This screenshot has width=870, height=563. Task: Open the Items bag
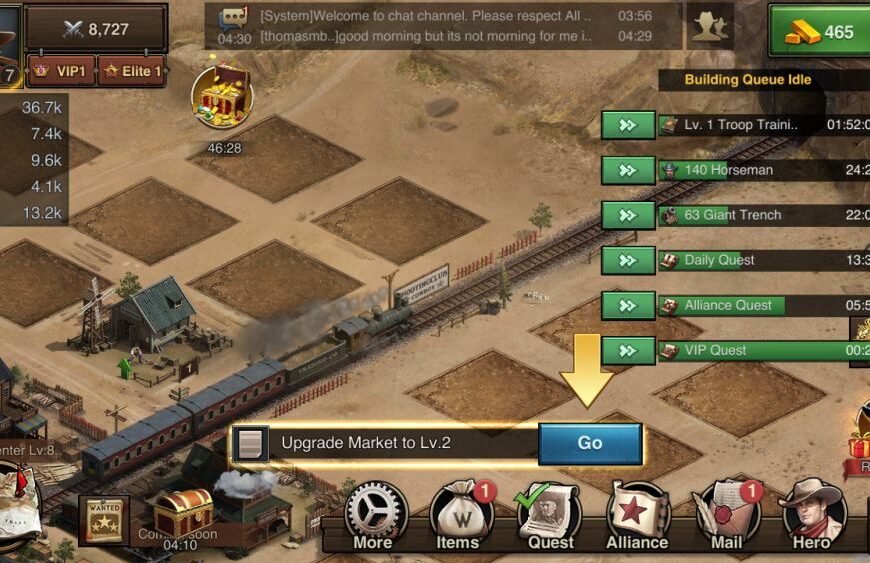coord(458,515)
